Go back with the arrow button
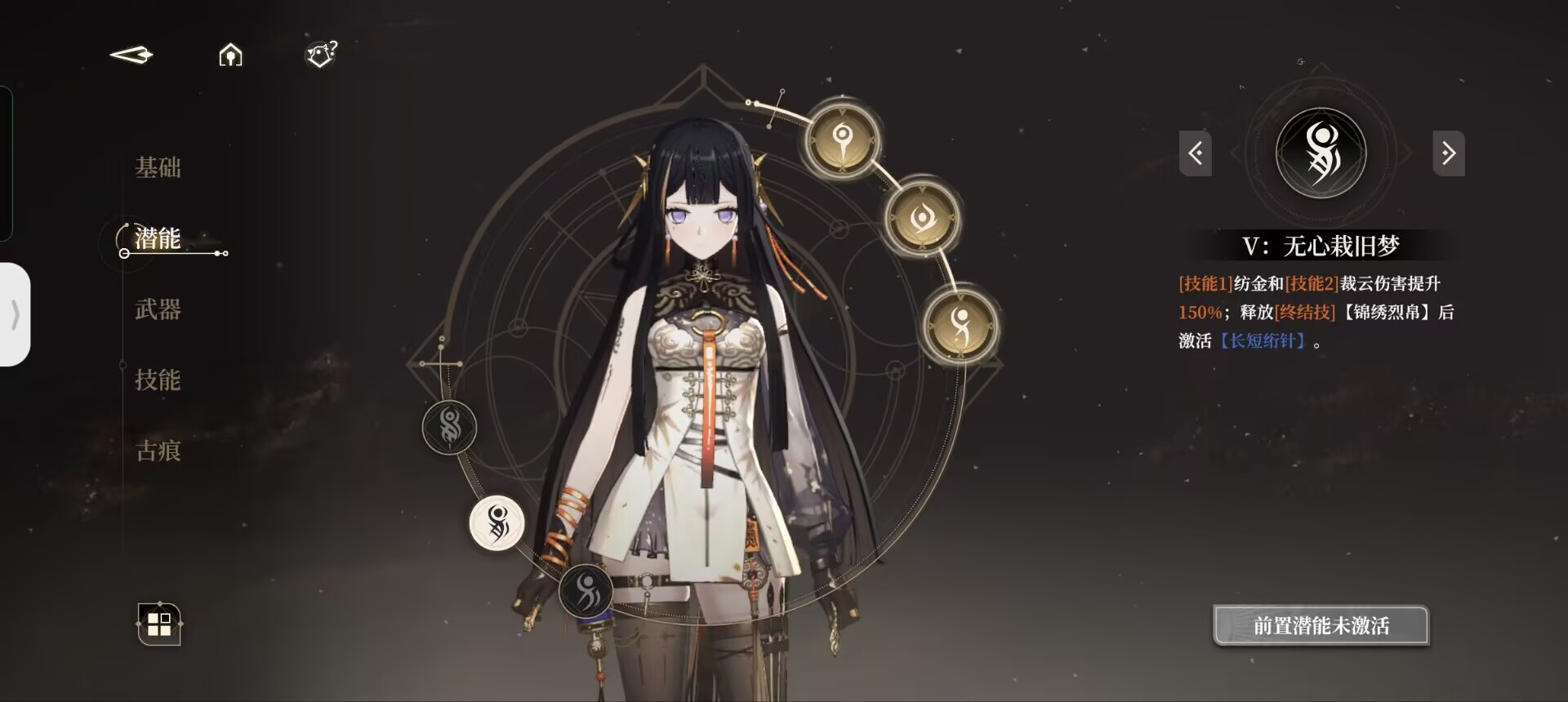Viewport: 1568px width, 702px height. (131, 55)
